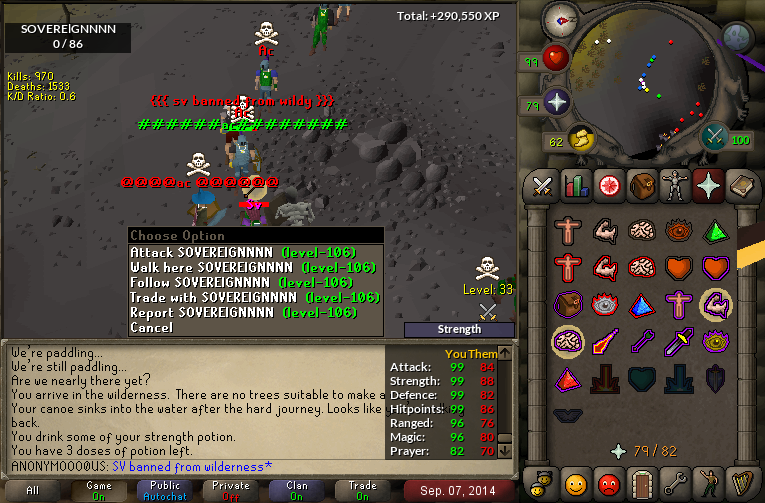Open the Options wrench tab
The image size is (765, 503).
(674, 482)
